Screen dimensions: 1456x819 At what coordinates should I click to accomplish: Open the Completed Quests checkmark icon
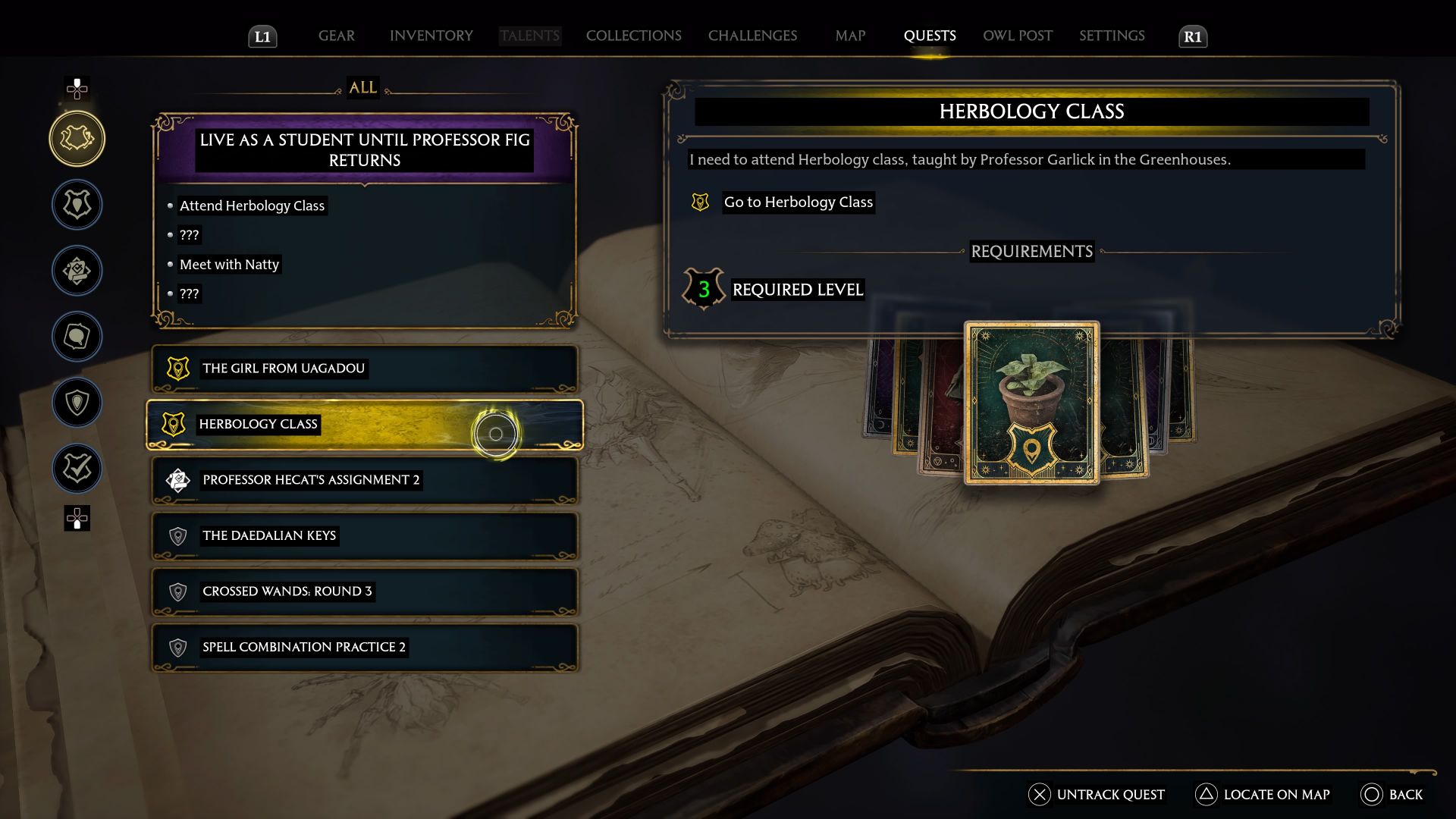tap(77, 469)
